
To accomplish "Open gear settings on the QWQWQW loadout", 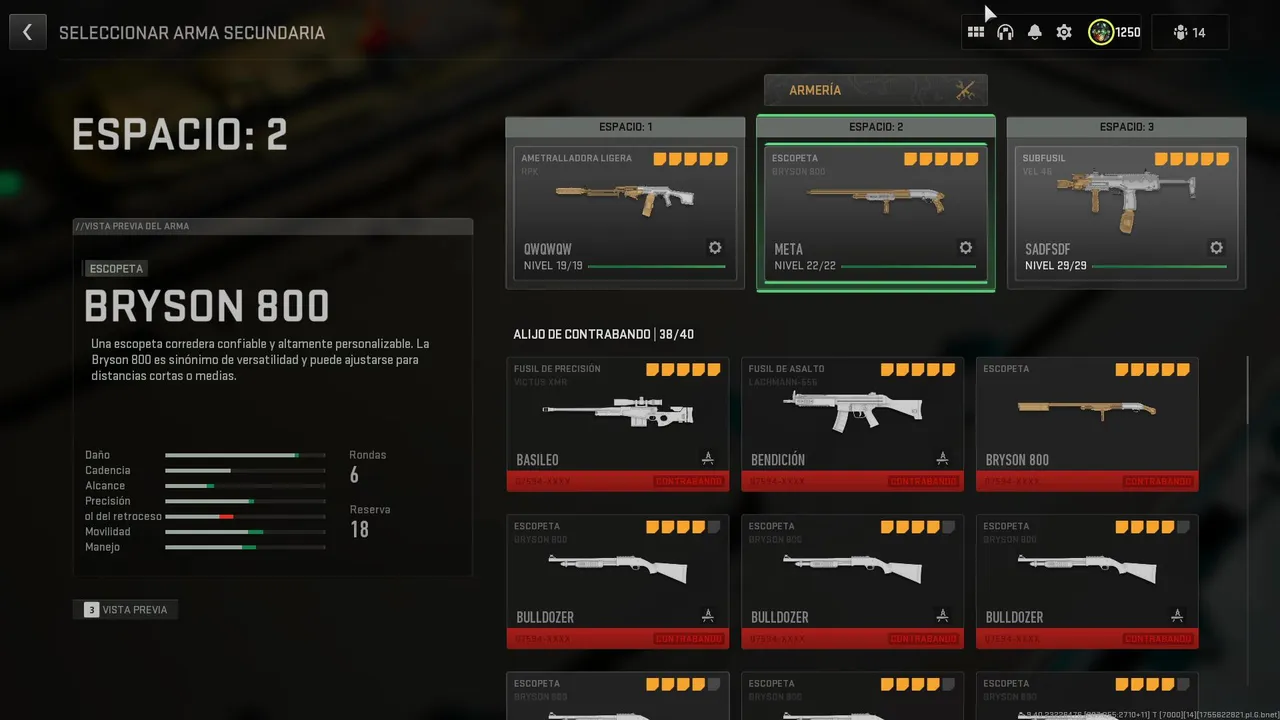I will point(715,248).
